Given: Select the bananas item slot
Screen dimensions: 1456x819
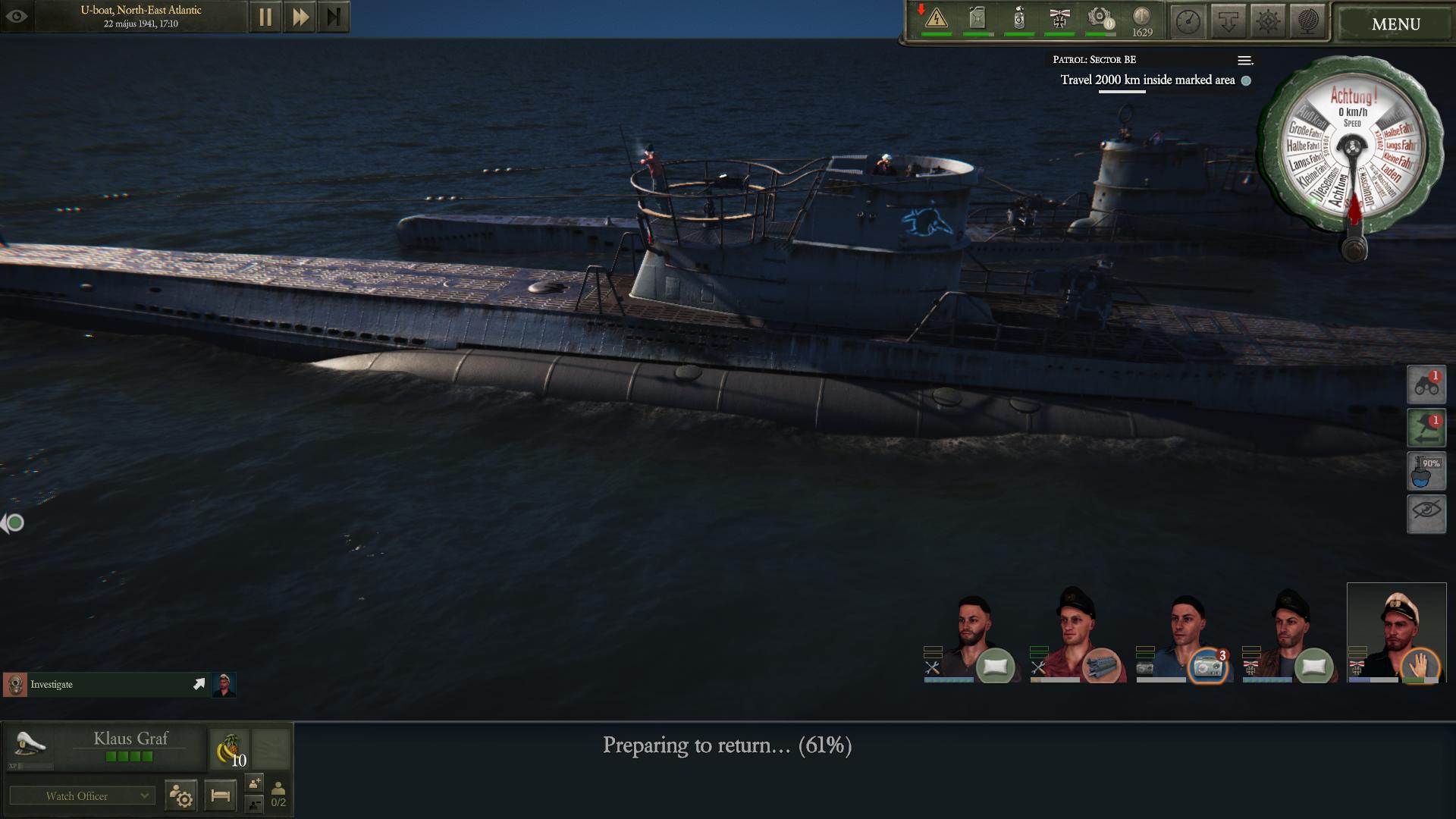Looking at the screenshot, I should point(229,749).
